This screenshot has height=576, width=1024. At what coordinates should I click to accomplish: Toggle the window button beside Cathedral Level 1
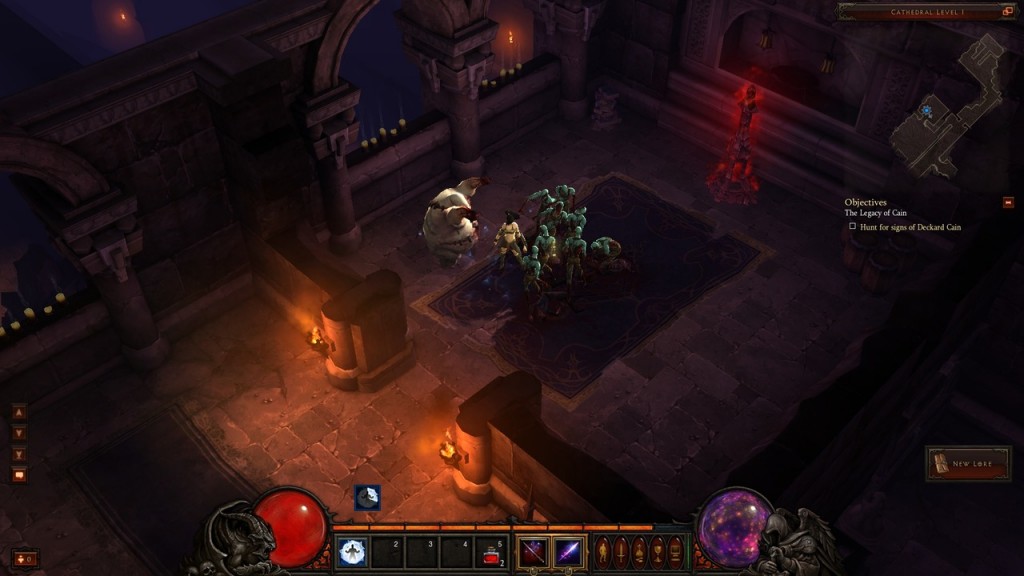tap(1006, 12)
